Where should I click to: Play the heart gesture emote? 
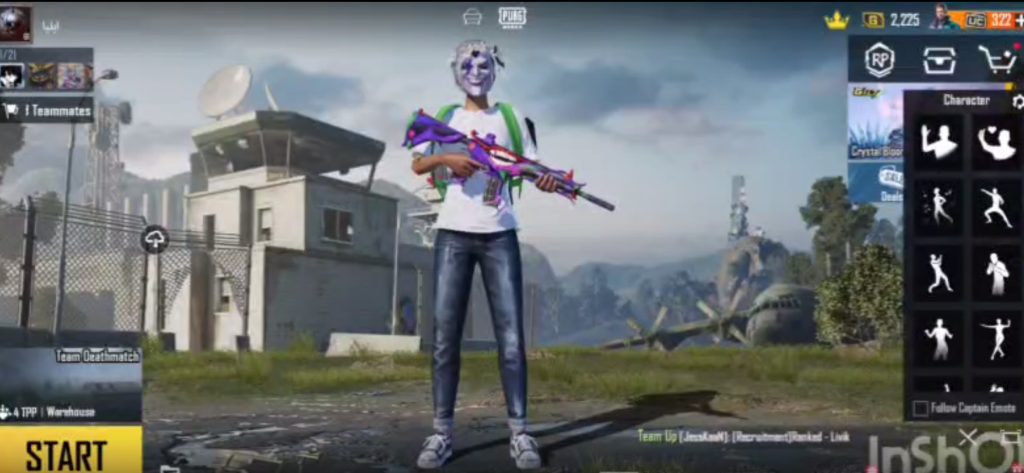coord(996,142)
